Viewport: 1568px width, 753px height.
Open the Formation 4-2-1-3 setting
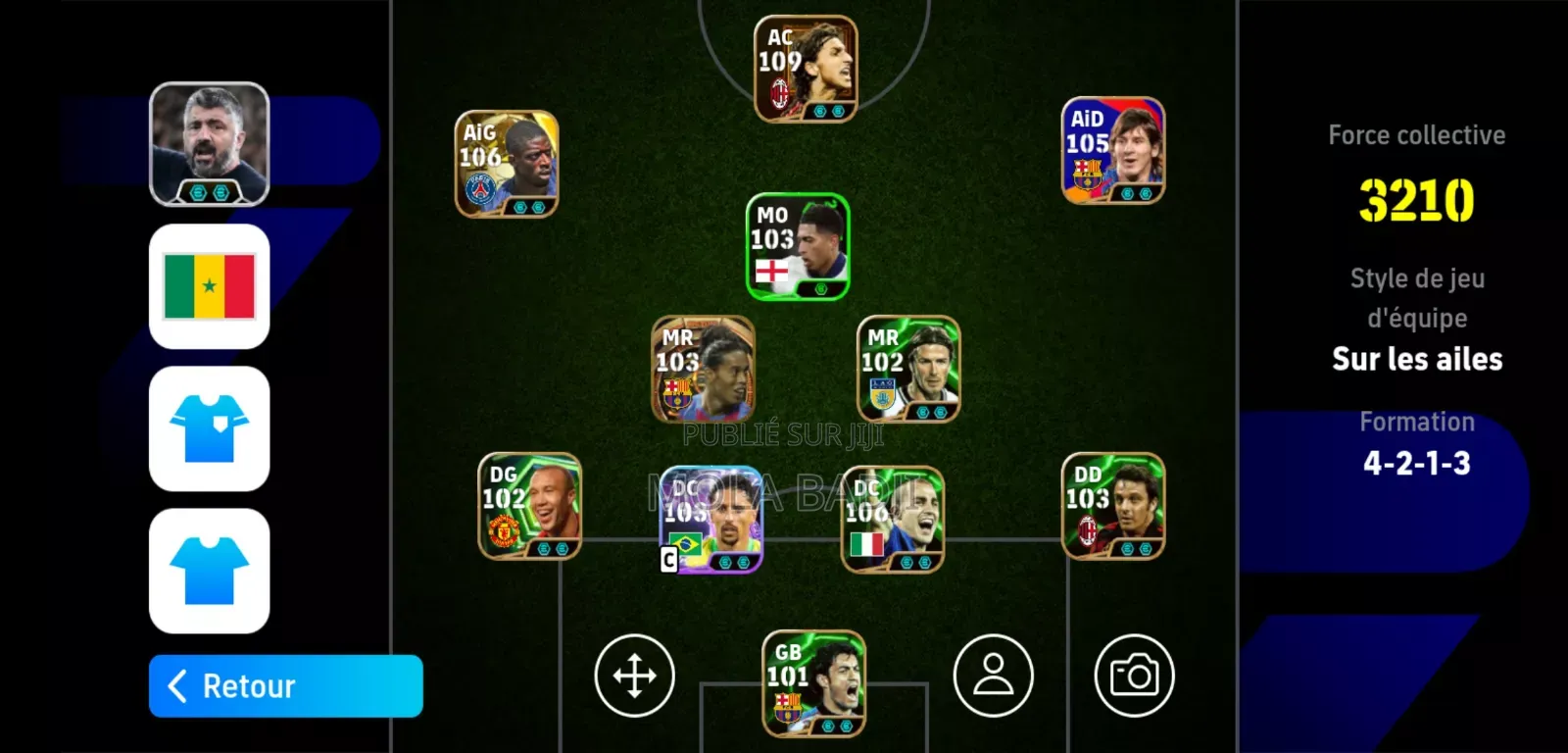click(1417, 463)
